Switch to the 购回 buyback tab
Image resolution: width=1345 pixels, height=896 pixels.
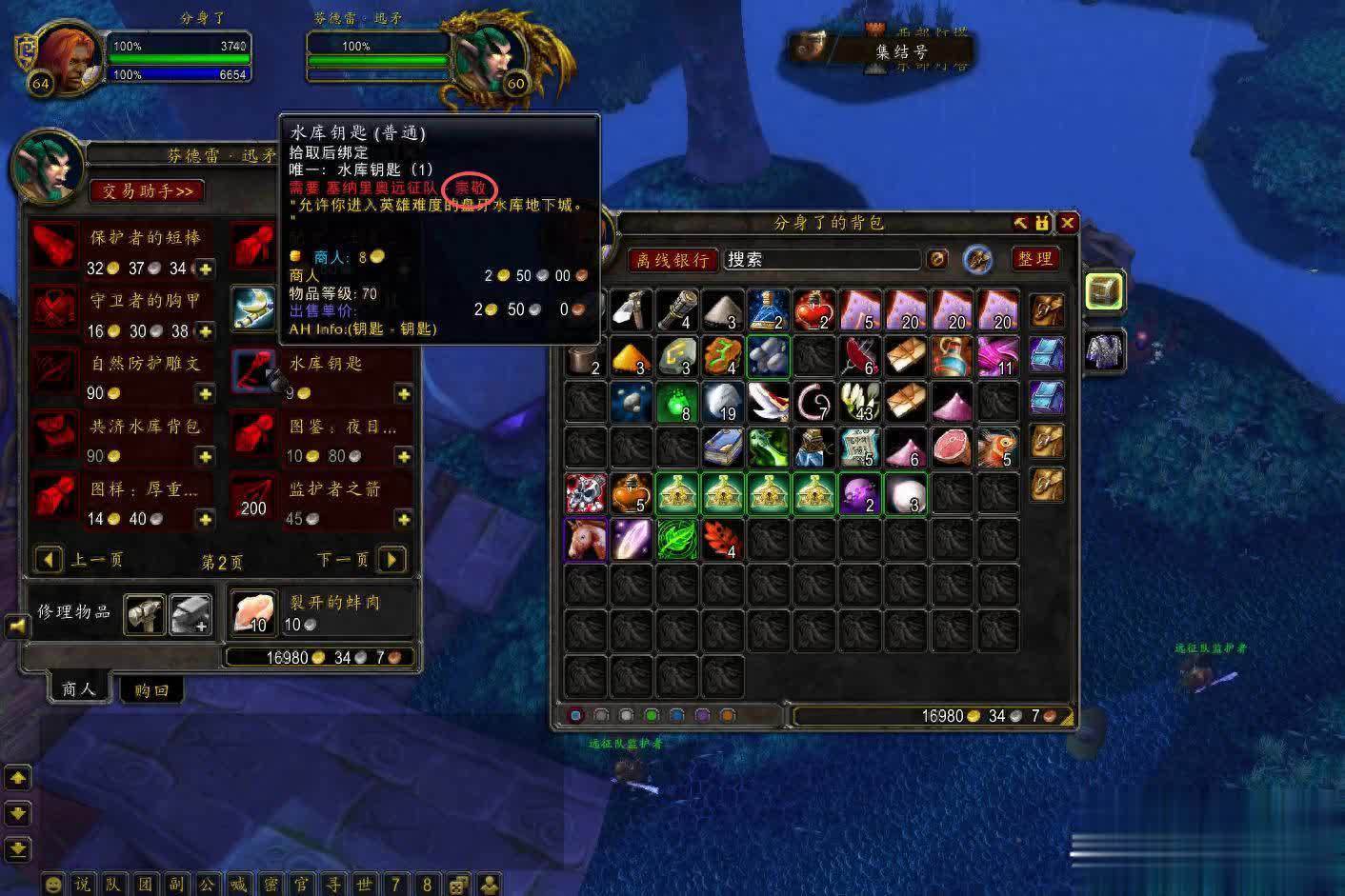[x=151, y=689]
